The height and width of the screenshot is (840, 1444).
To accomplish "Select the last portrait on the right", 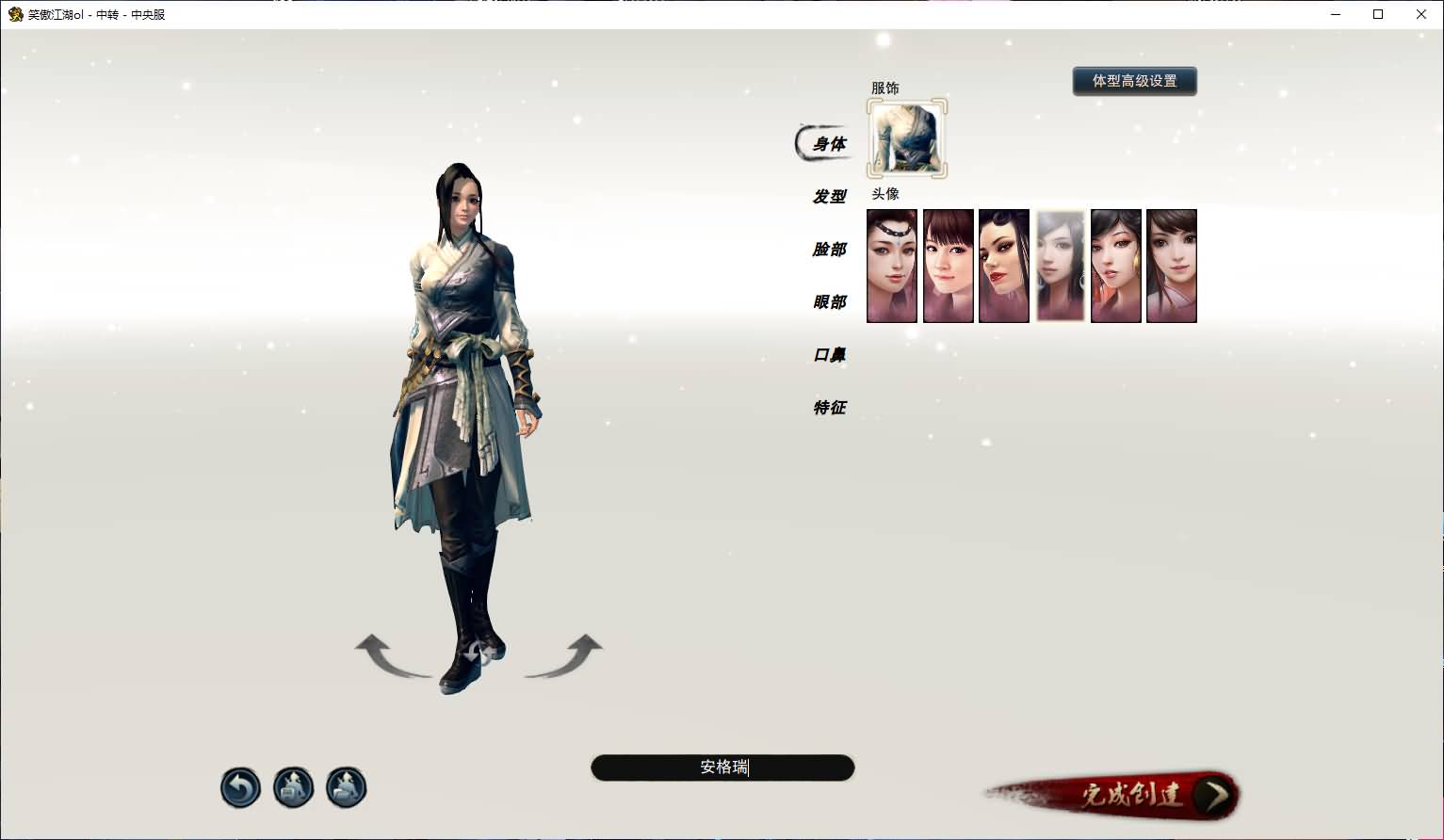I will (x=1171, y=266).
